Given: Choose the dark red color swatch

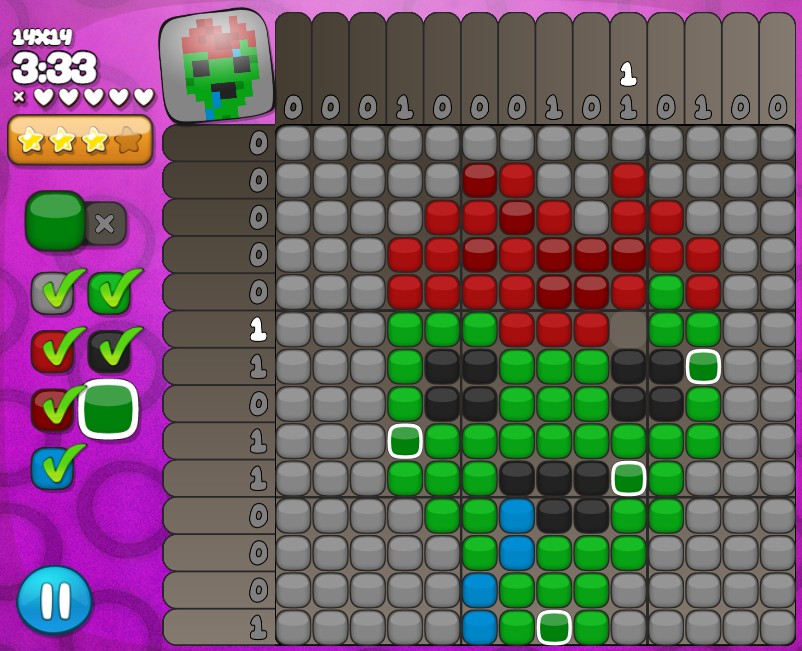Looking at the screenshot, I should click(x=51, y=409).
